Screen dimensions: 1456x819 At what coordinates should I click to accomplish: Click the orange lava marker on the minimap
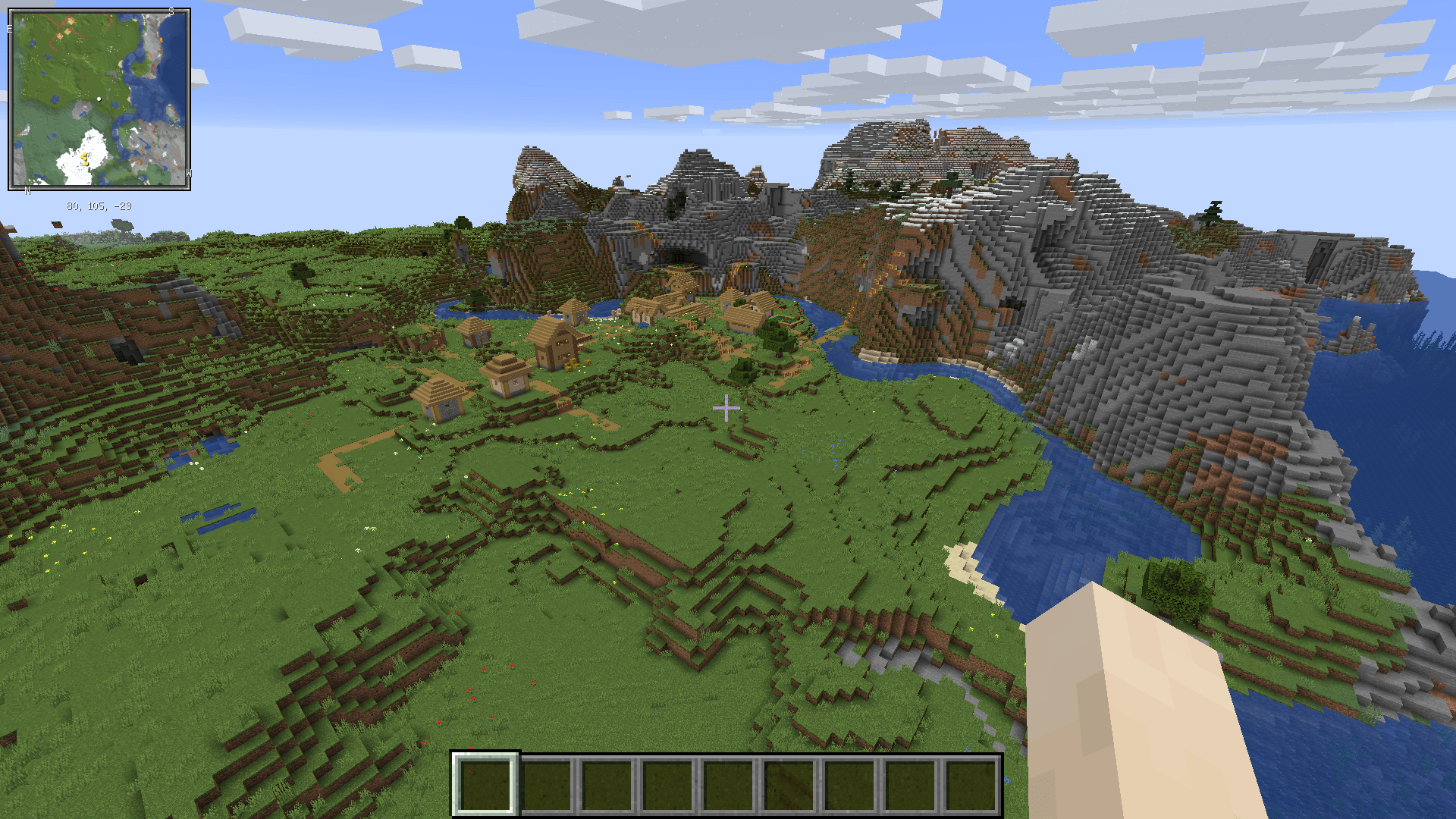(x=162, y=39)
